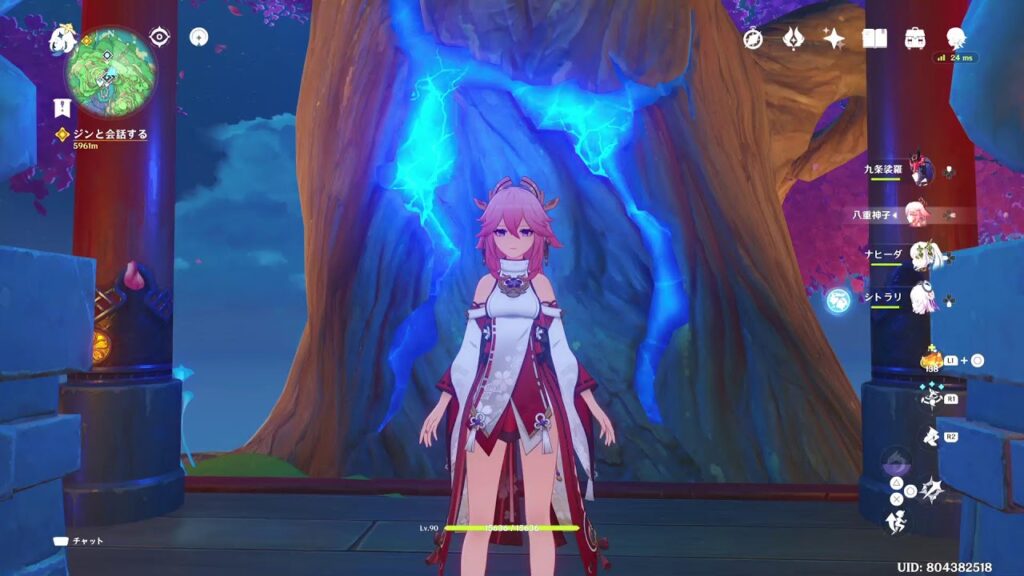1024x576 pixels.
Task: Open the quest banner with exclamation mark
Action: tap(62, 109)
